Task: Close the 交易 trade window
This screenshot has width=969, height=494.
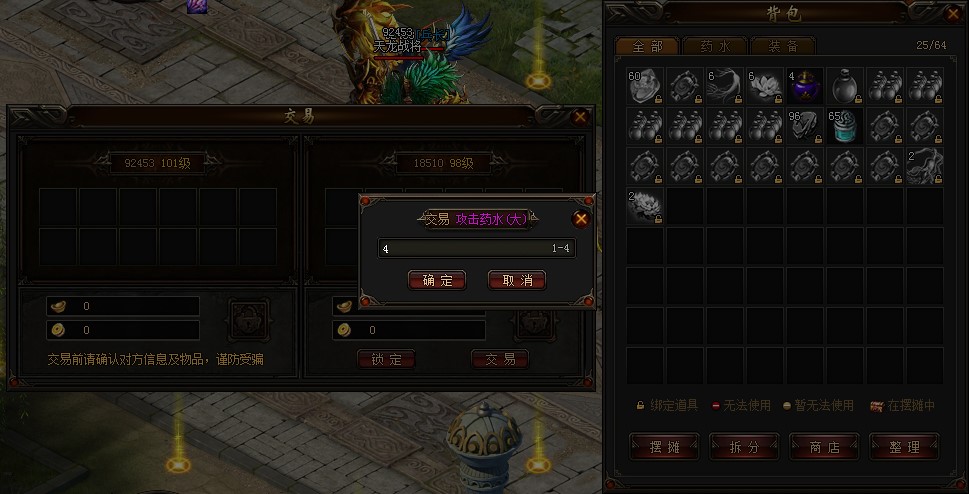Action: click(x=580, y=117)
